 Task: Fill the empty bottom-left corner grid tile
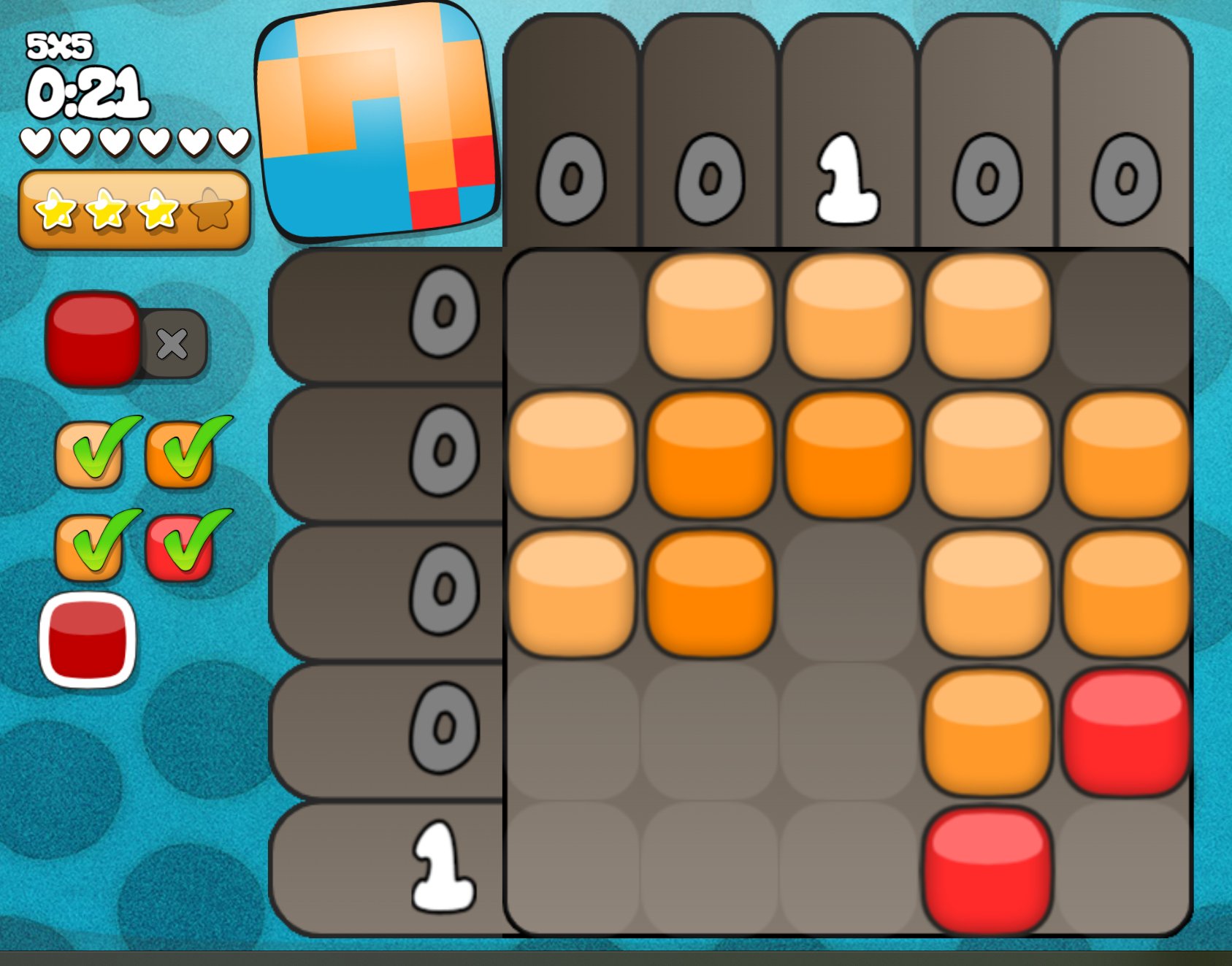coord(572,869)
